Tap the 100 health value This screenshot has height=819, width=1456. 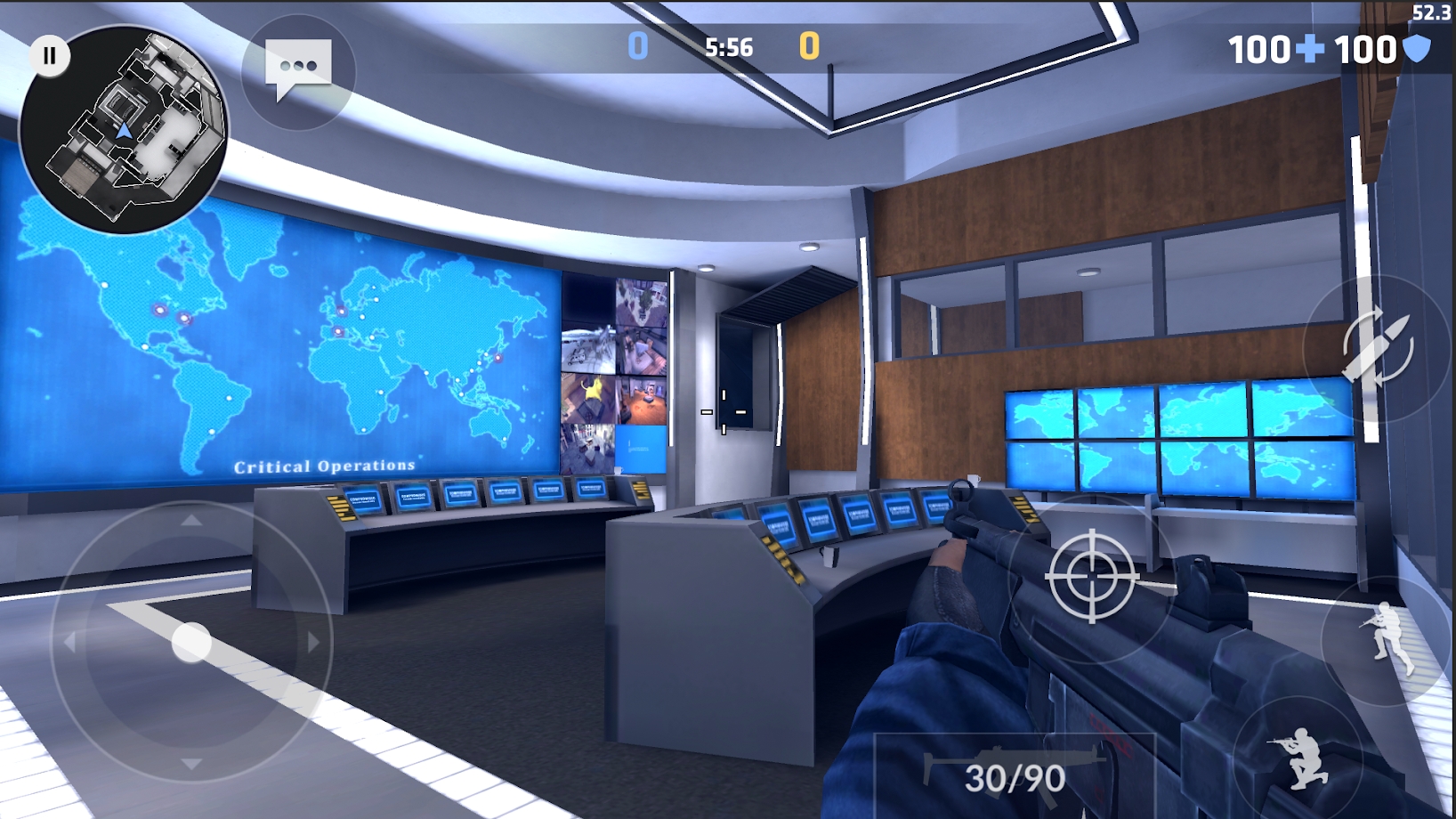tap(1260, 49)
